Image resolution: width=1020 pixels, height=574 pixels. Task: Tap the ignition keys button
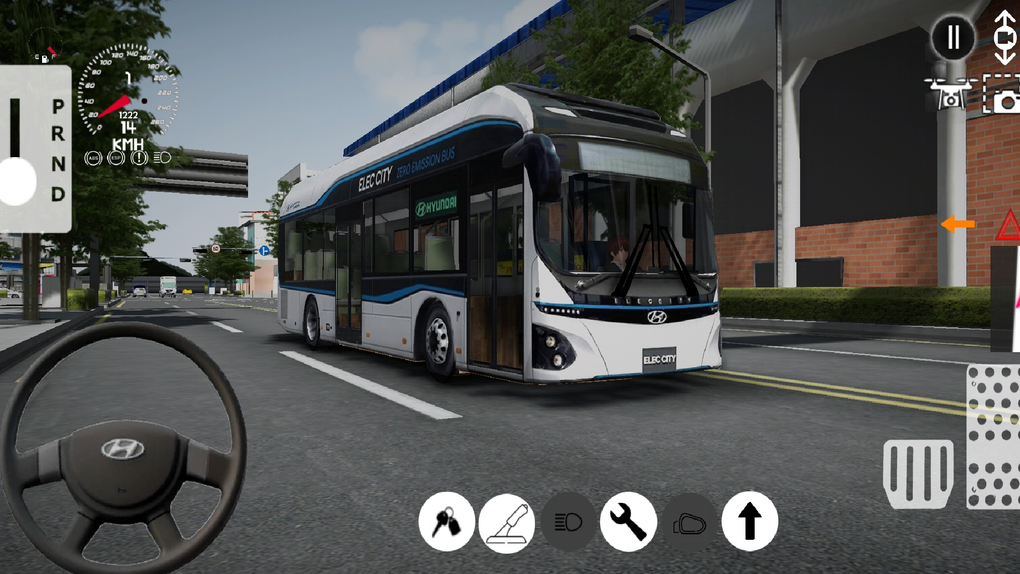point(446,522)
